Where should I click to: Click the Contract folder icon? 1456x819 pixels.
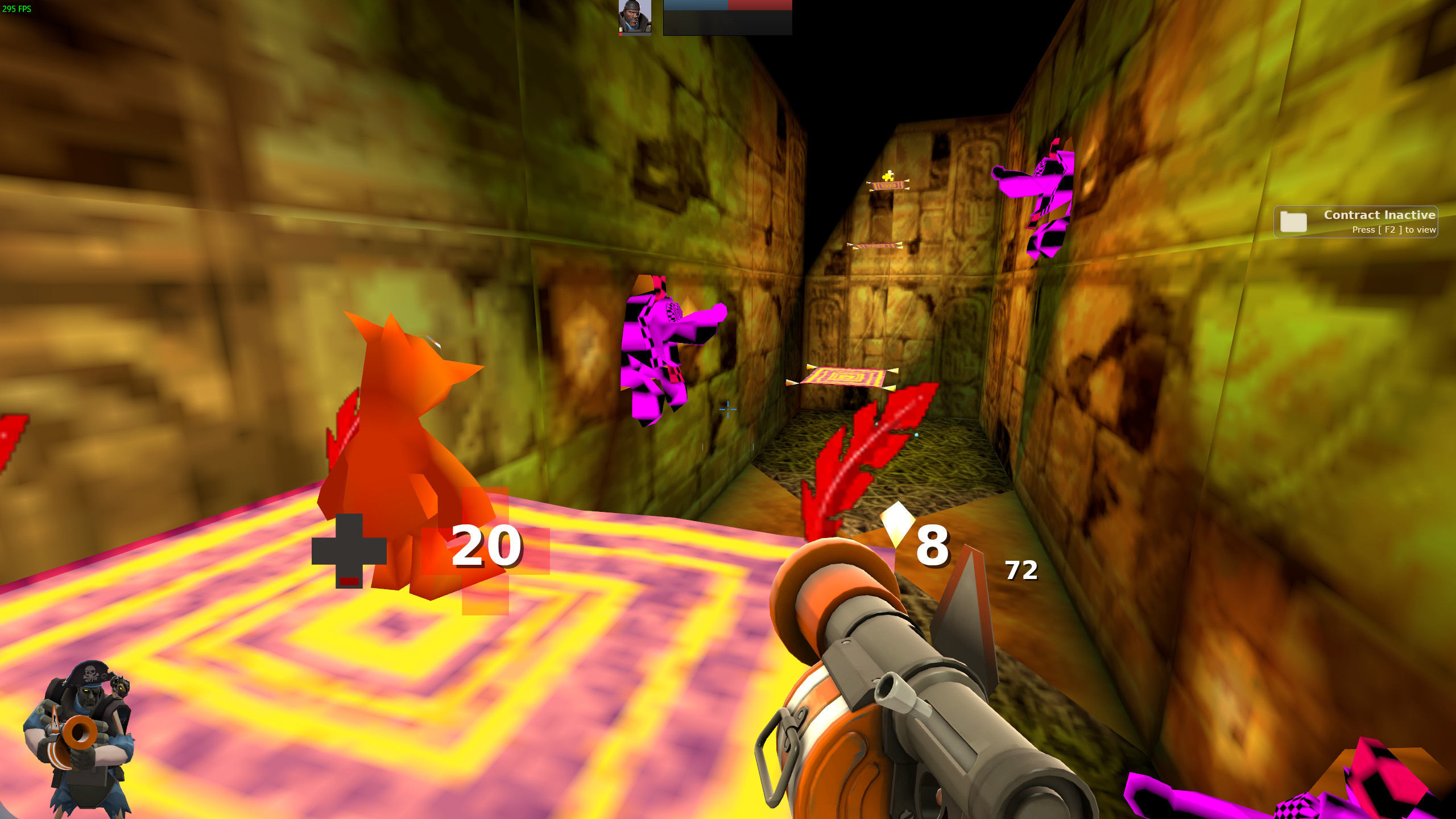point(1295,222)
